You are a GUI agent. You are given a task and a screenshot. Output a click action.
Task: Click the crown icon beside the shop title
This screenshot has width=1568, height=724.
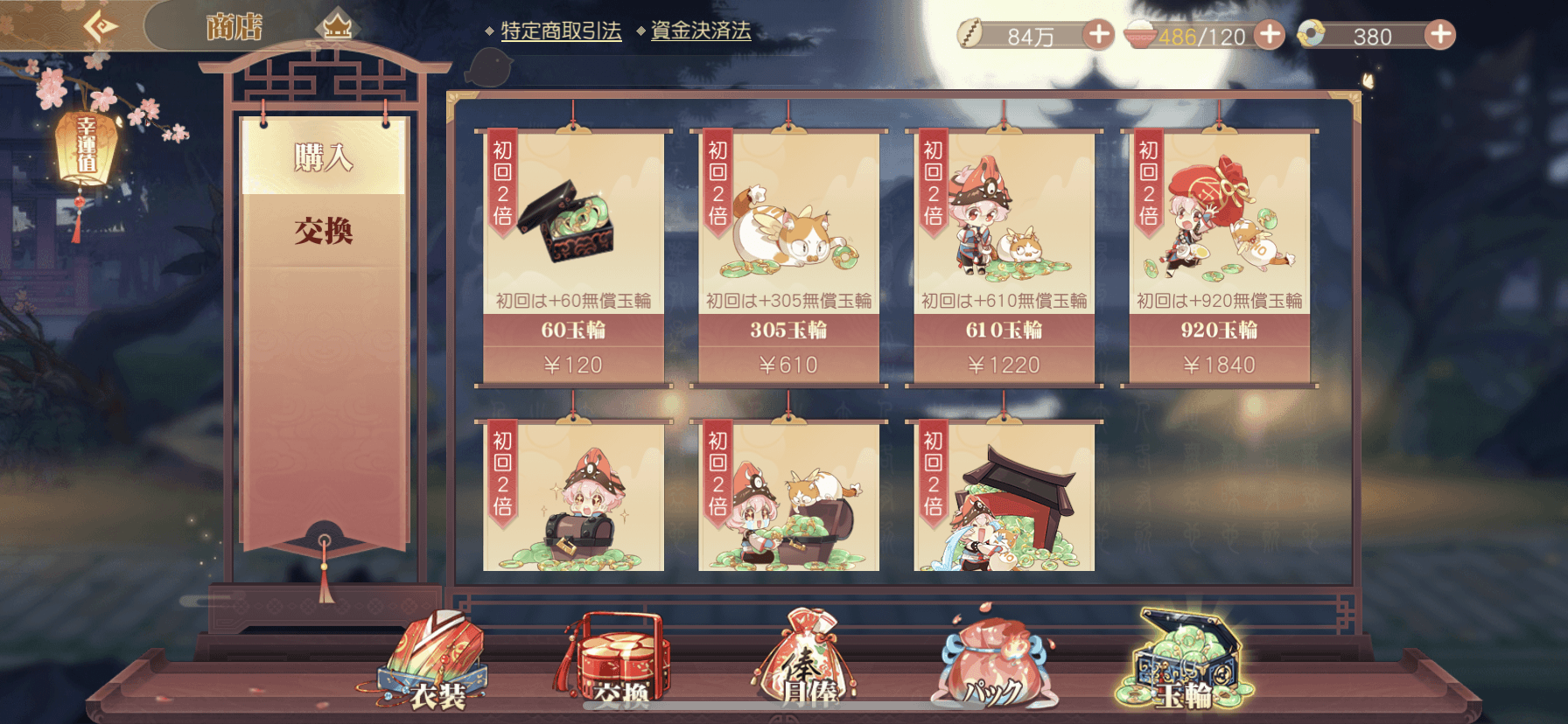[337, 26]
